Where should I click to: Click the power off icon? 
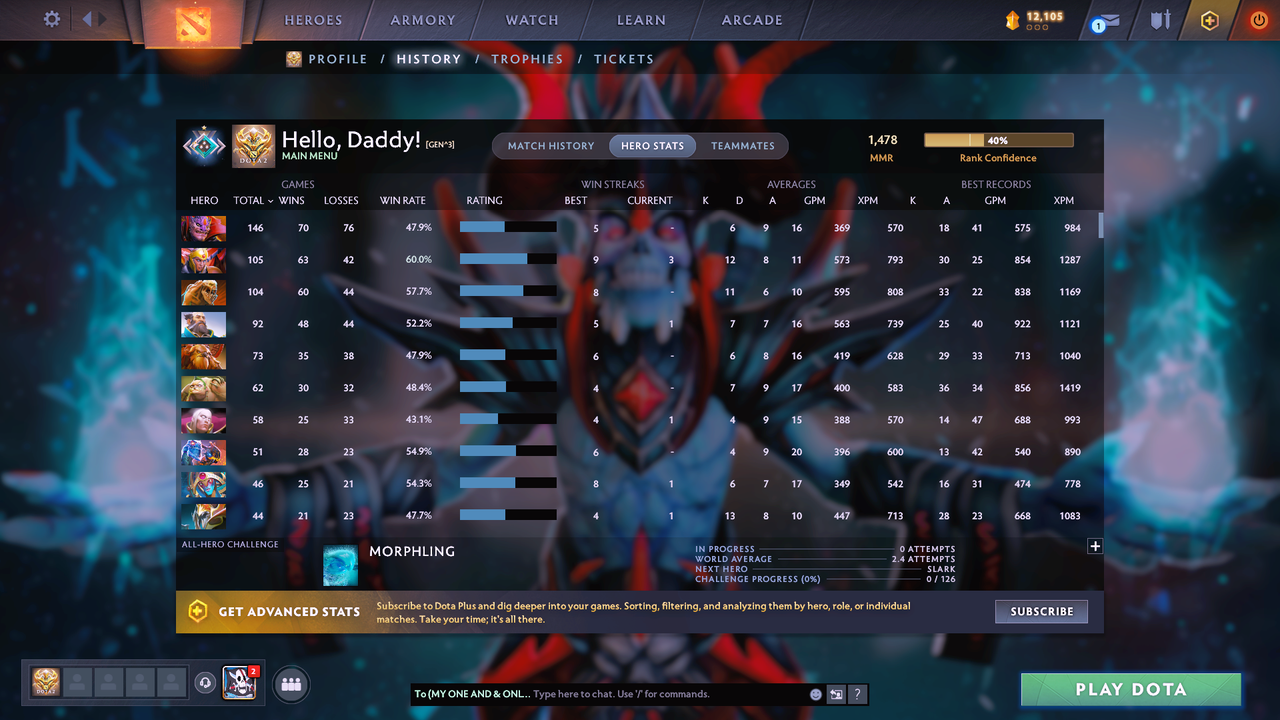1258,19
